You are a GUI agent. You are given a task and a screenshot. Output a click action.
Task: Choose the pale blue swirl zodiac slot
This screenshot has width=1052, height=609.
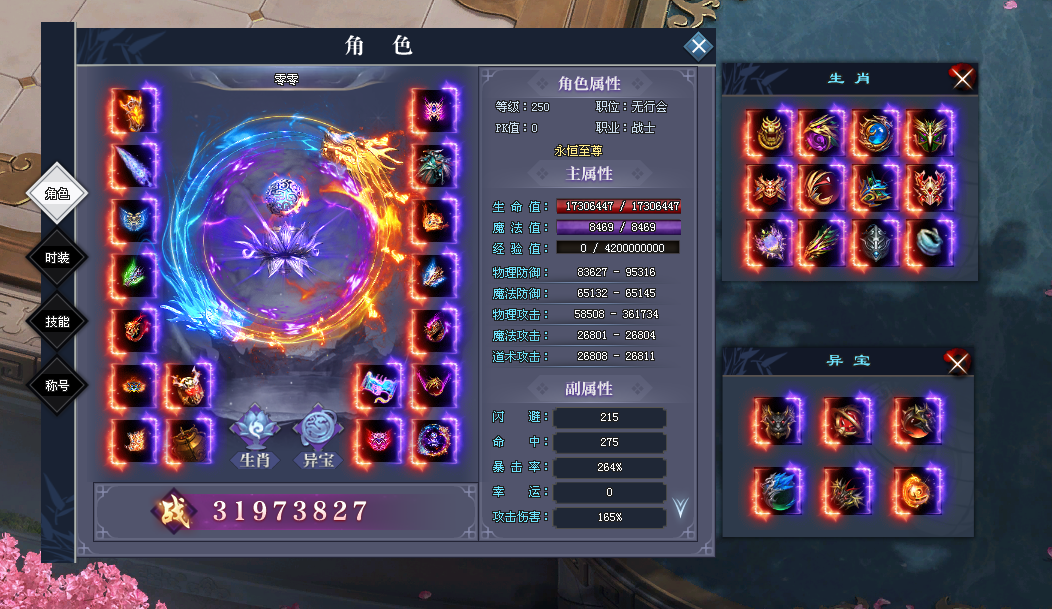[928, 242]
